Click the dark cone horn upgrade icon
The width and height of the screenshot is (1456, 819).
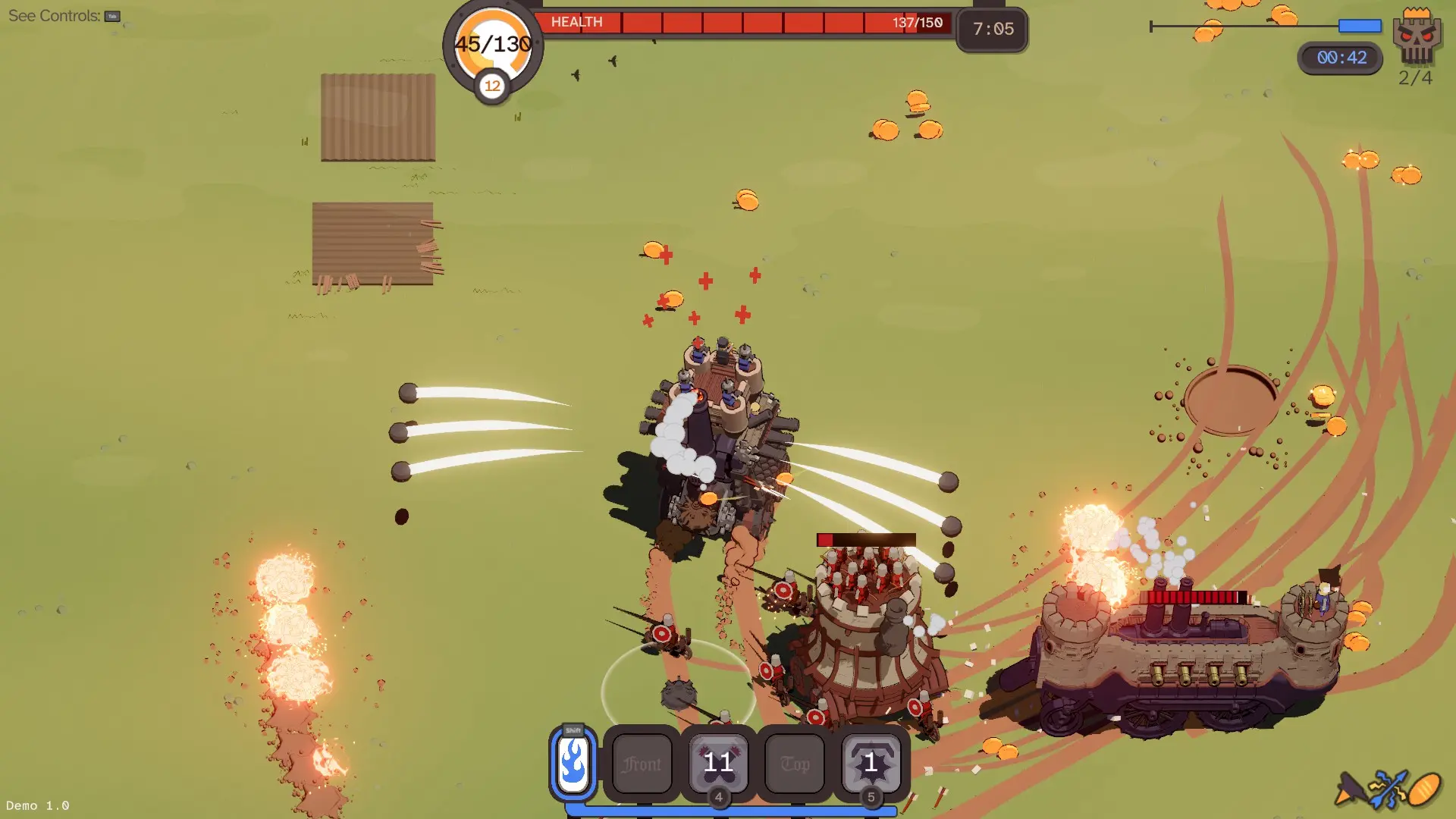(x=1349, y=789)
